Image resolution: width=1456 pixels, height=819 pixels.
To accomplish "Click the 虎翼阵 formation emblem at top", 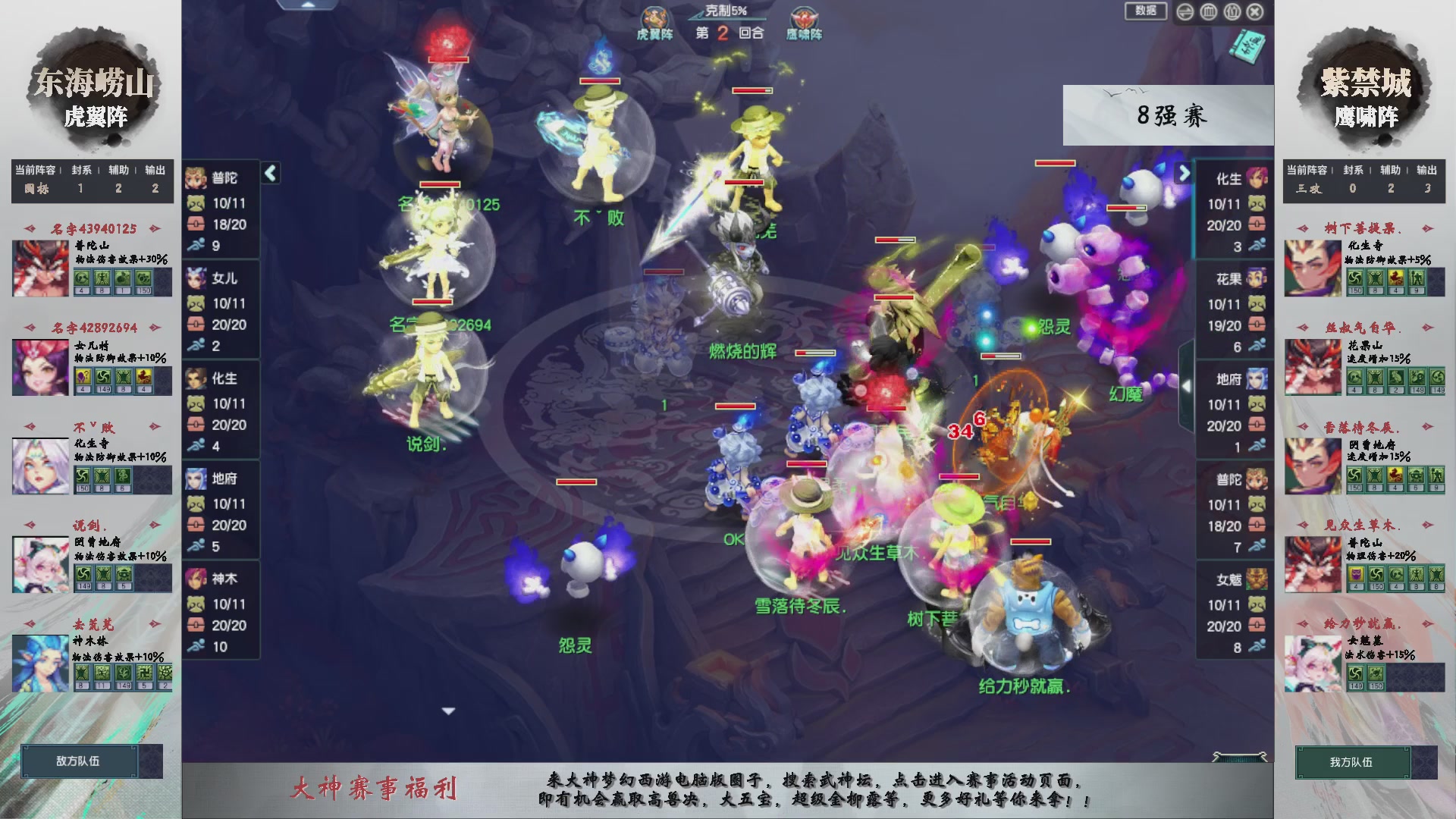I will [654, 17].
